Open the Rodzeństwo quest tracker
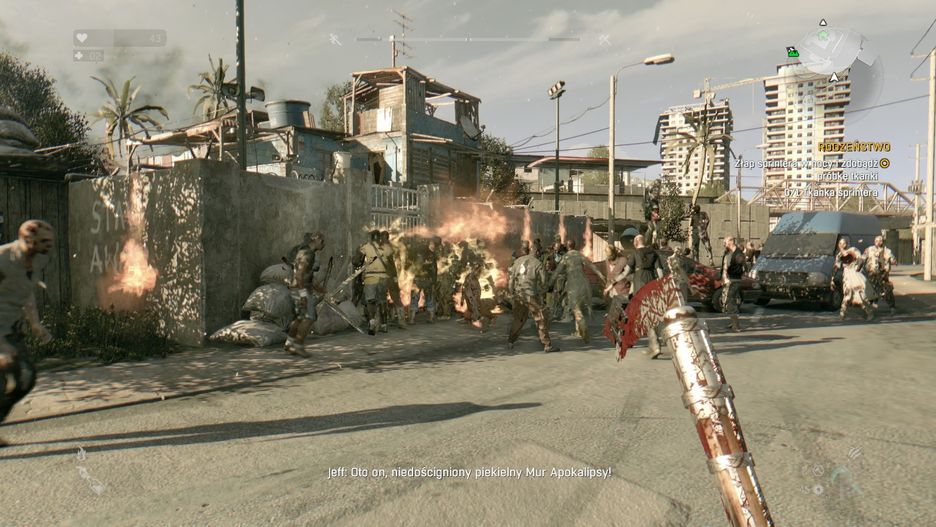Screen dimensions: 936x527 coord(853,146)
